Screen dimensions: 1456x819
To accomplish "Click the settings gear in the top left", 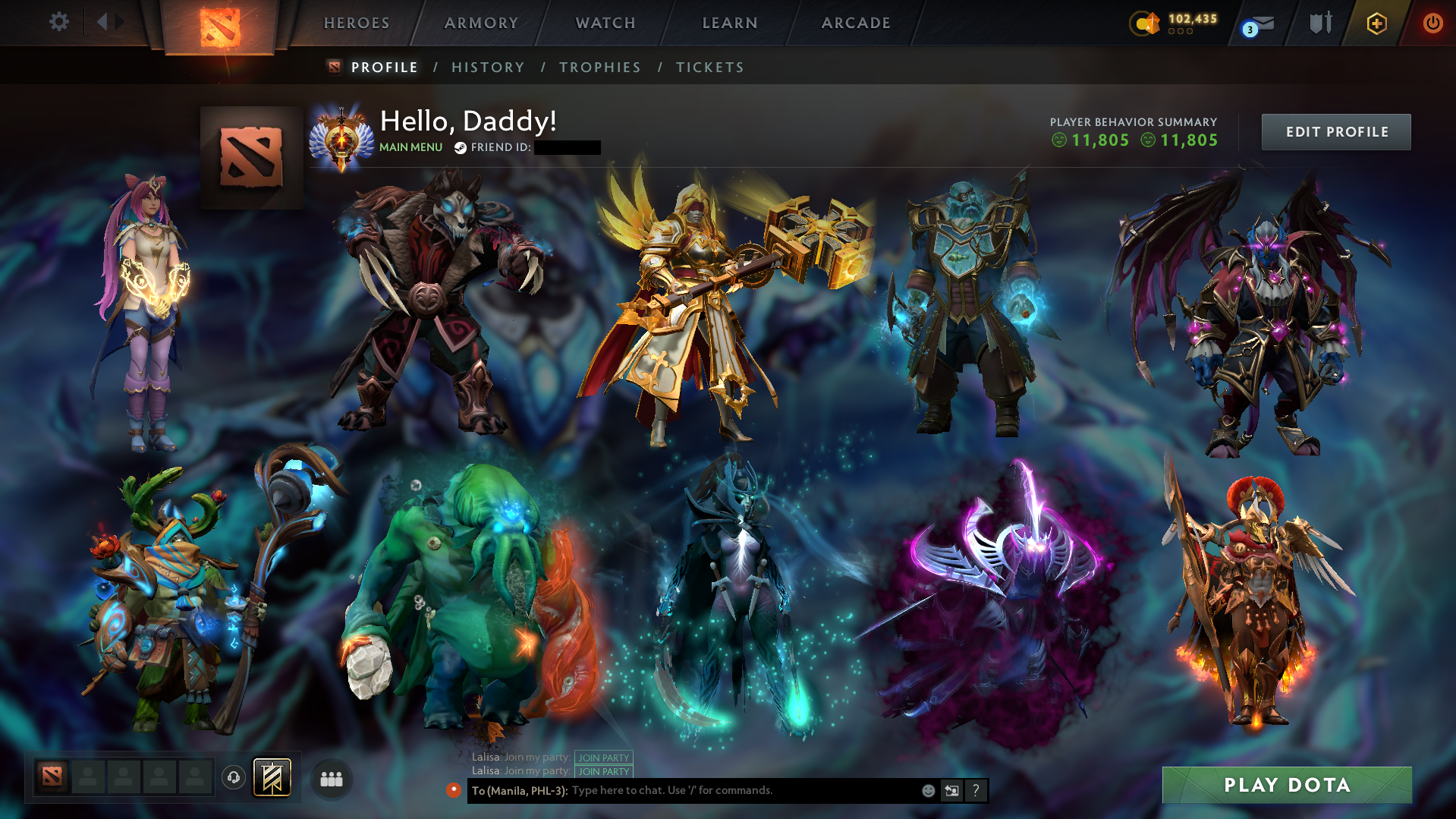I will coord(59,22).
